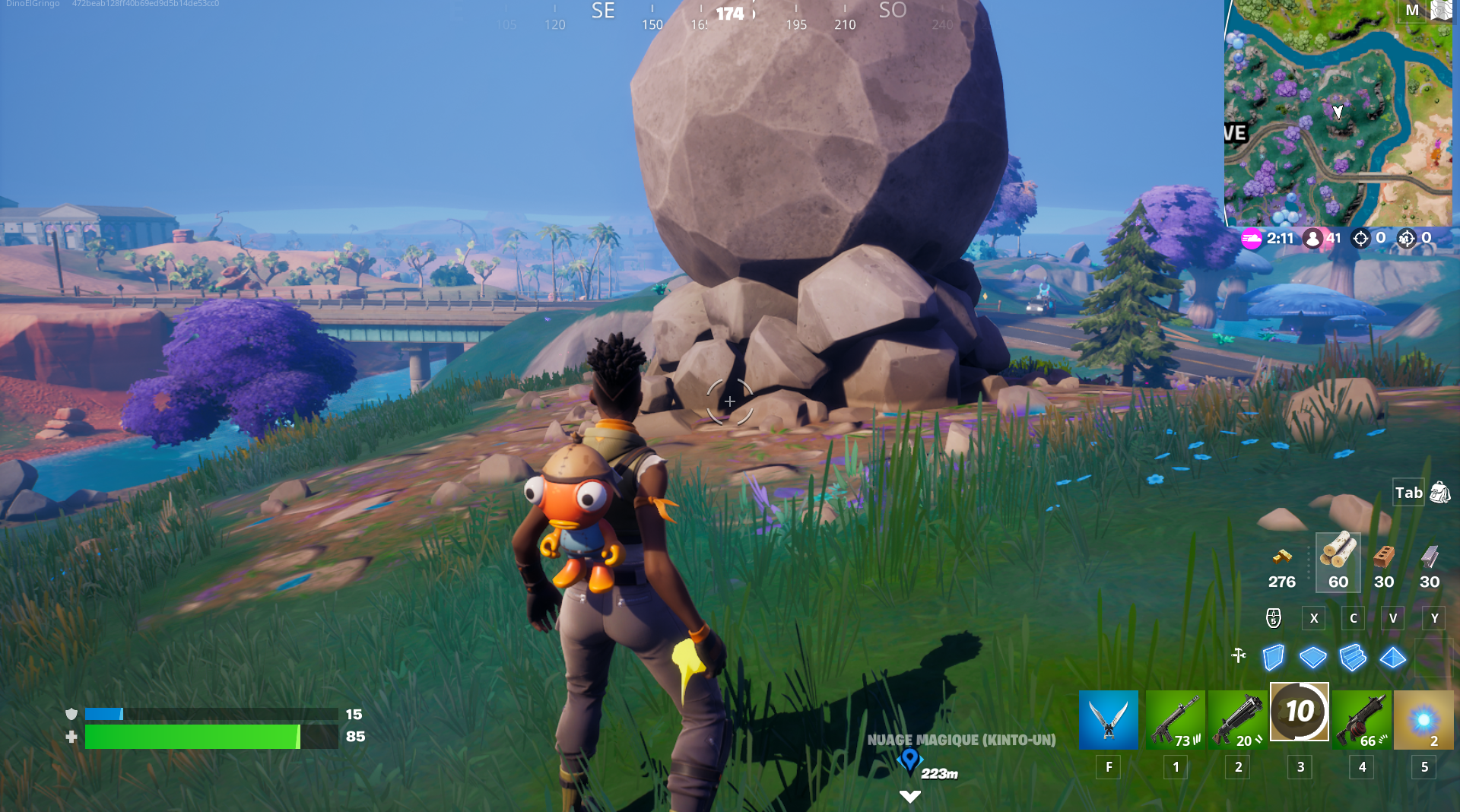Click the Tab inventory key label
1460x812 pixels.
tap(1408, 493)
